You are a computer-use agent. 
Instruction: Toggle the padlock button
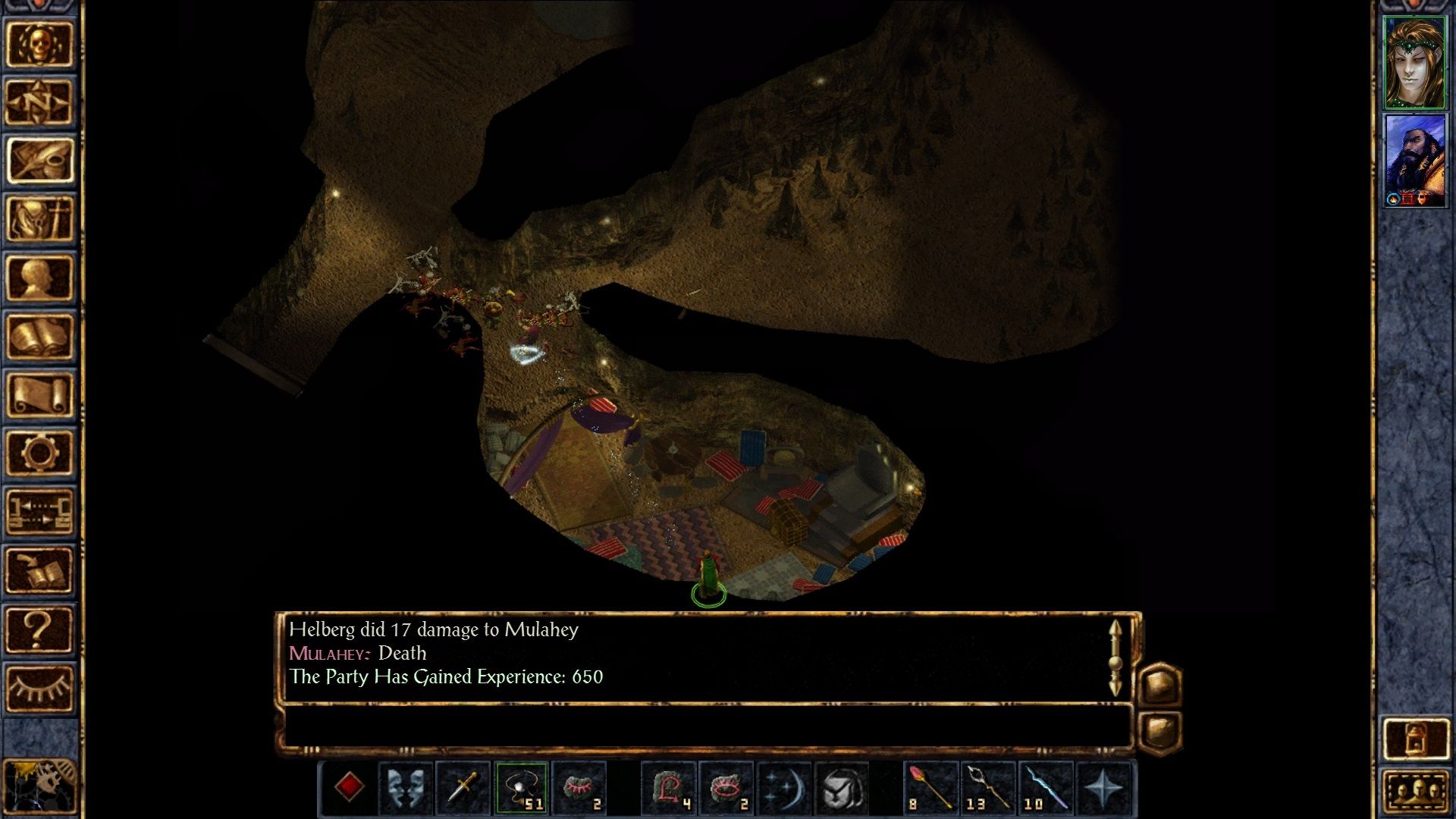[x=1415, y=739]
